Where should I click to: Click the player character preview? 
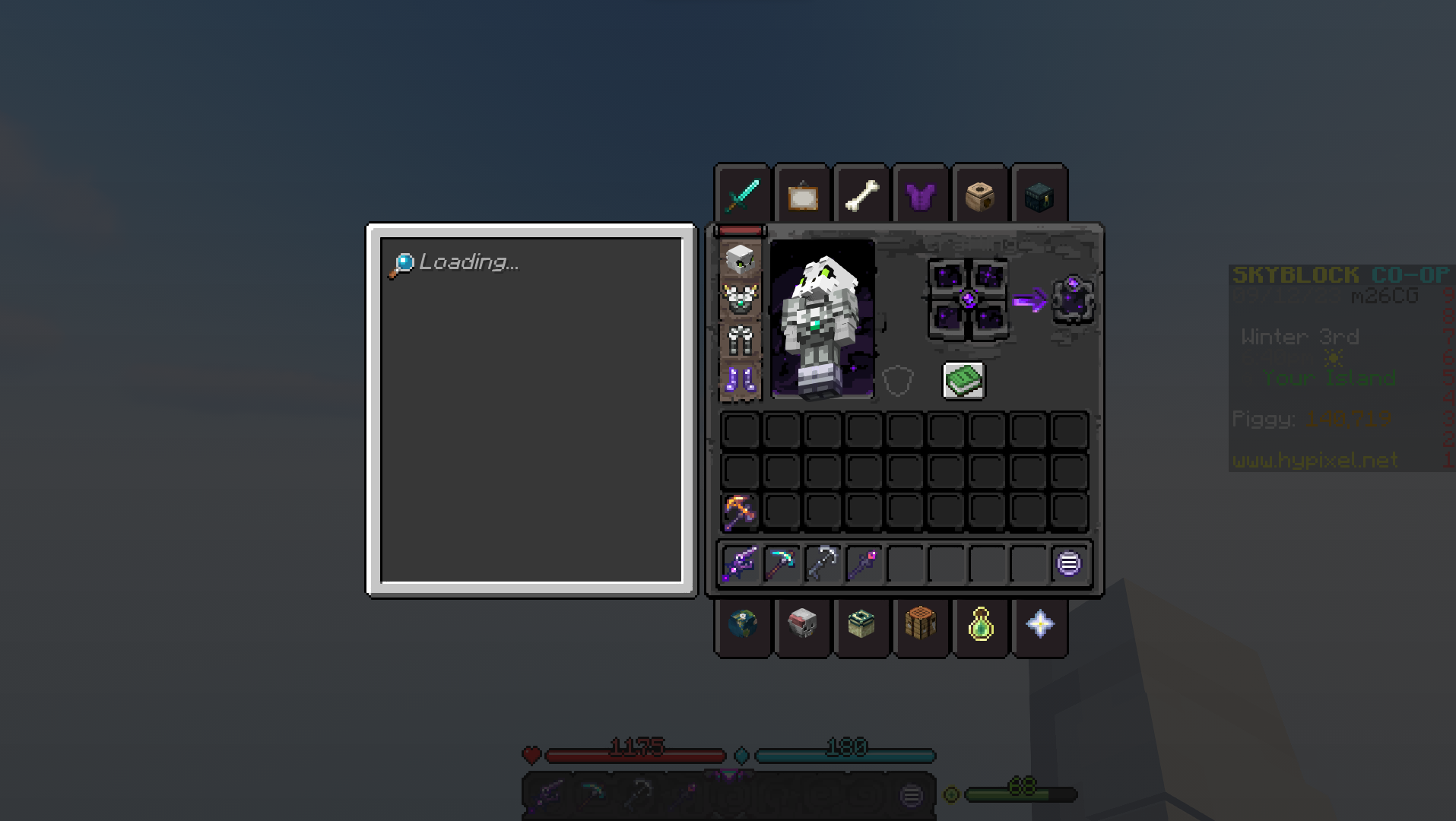[x=823, y=319]
